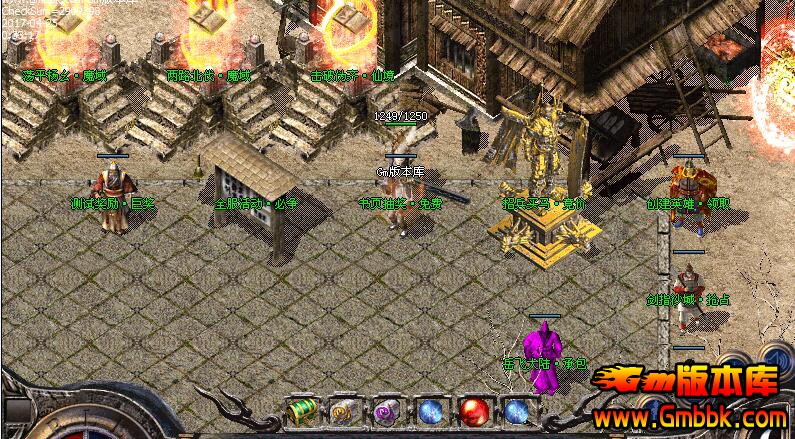Screen dimensions: 795x439
Task: Select the red orb in the hotbar
Action: (473, 411)
